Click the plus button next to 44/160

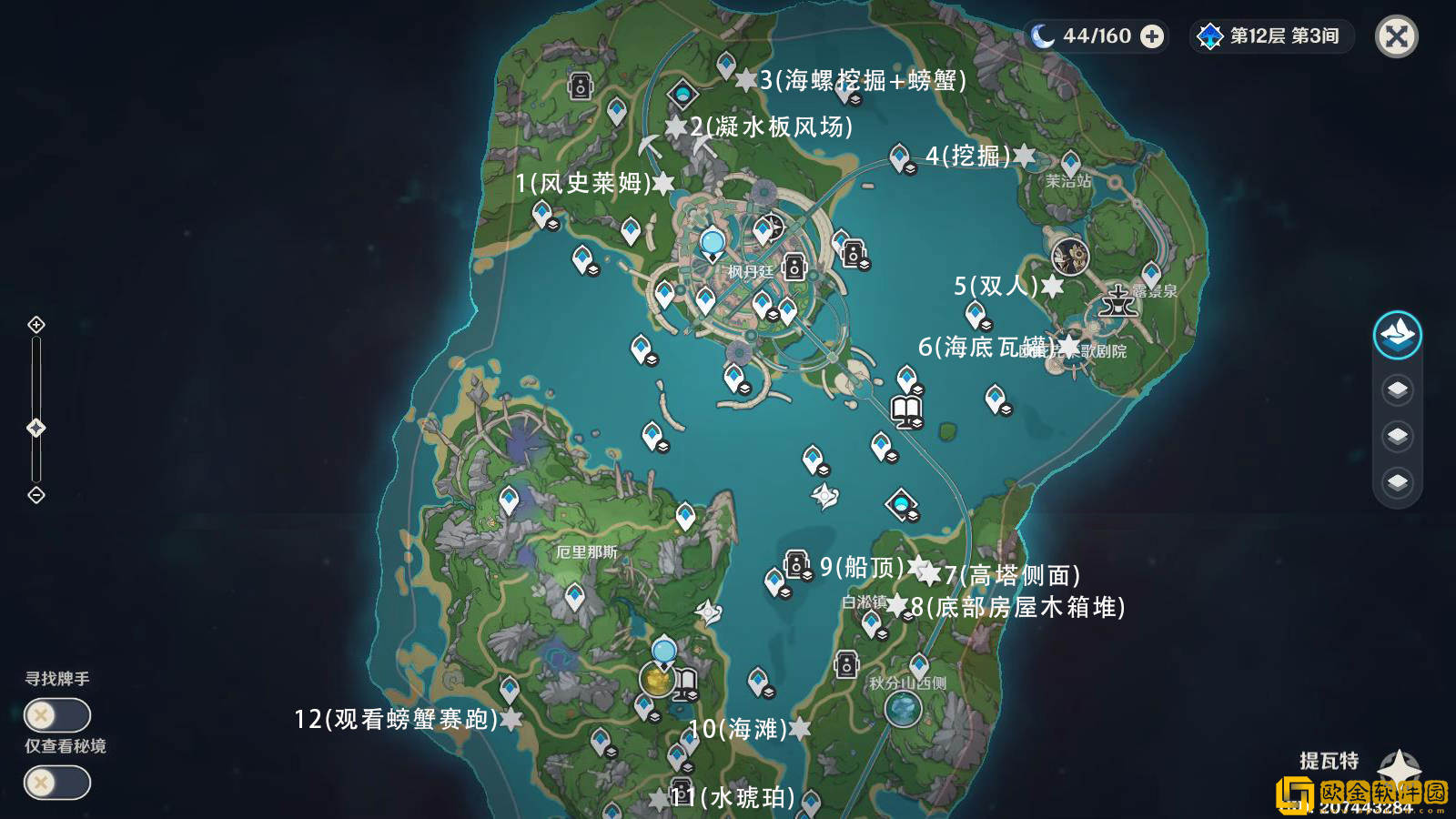(1152, 36)
